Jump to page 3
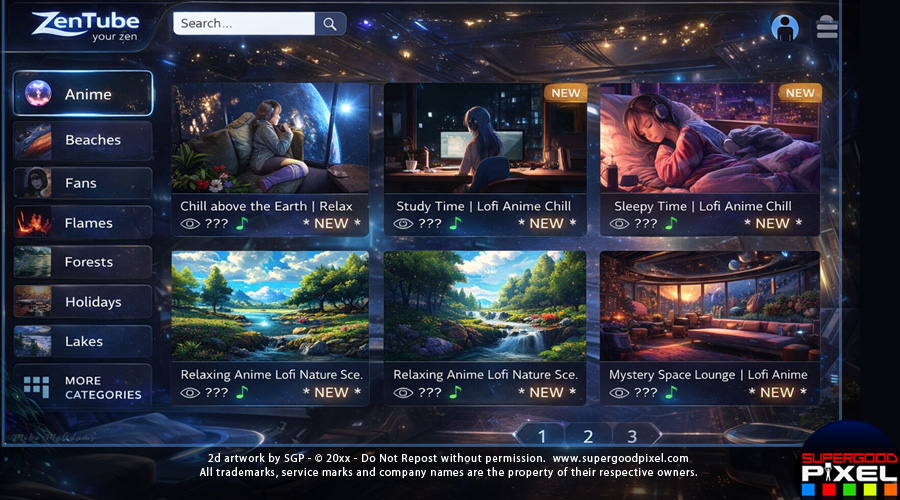900x500 pixels. click(632, 436)
